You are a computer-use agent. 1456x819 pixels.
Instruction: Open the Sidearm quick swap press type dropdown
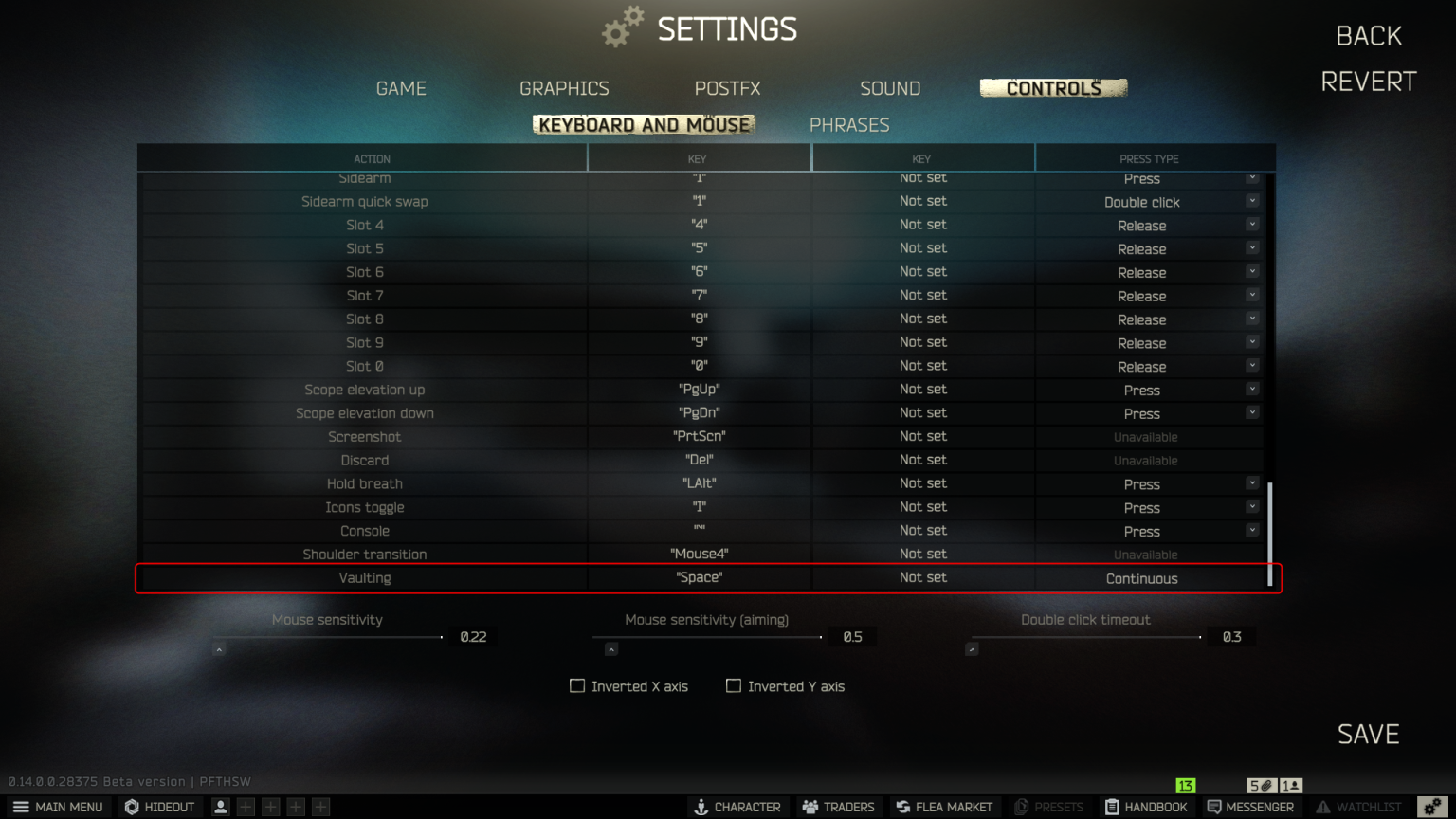coord(1251,201)
